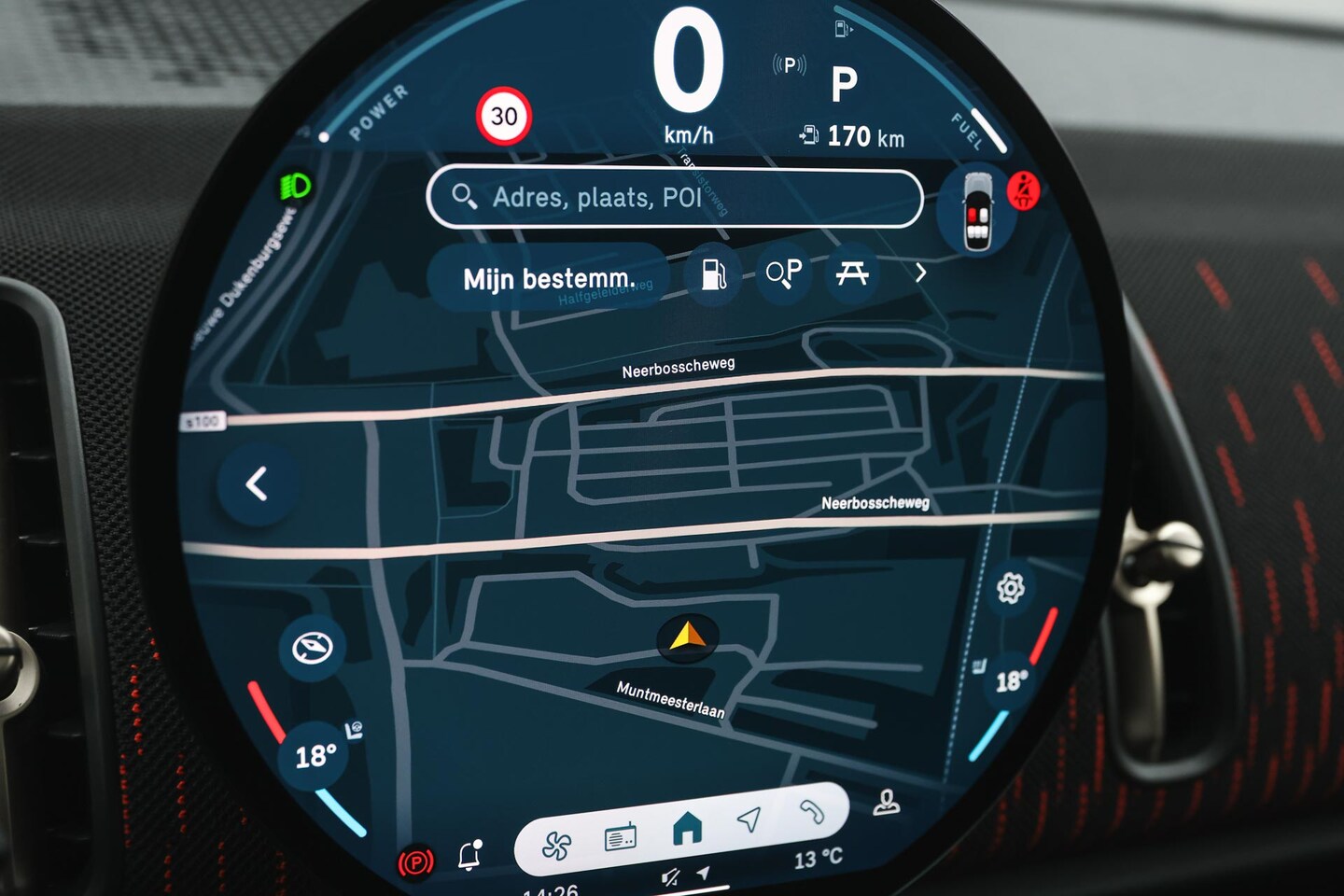The height and width of the screenshot is (896, 1344).
Task: Open the phone menu
Action: click(x=811, y=812)
